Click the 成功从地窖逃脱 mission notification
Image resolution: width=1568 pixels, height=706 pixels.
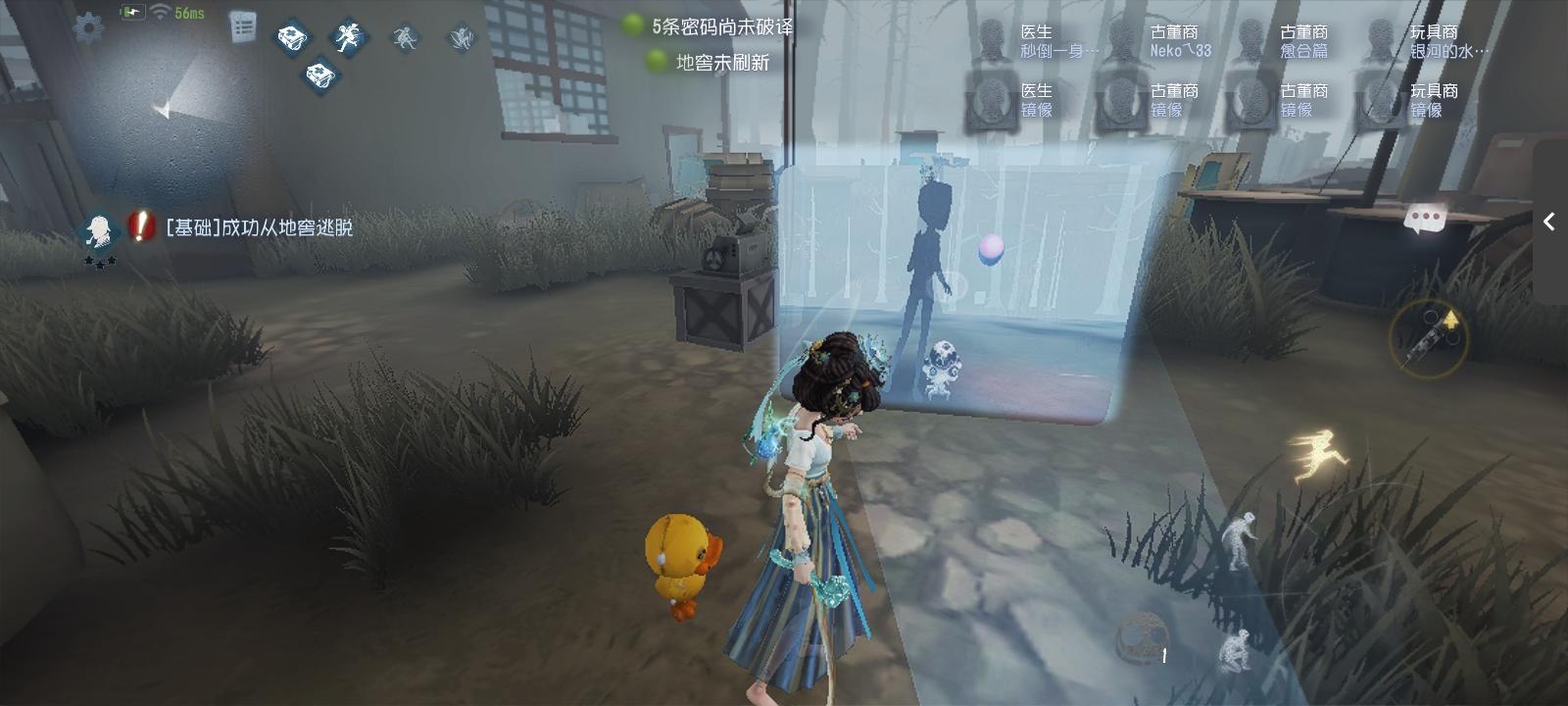(x=260, y=227)
